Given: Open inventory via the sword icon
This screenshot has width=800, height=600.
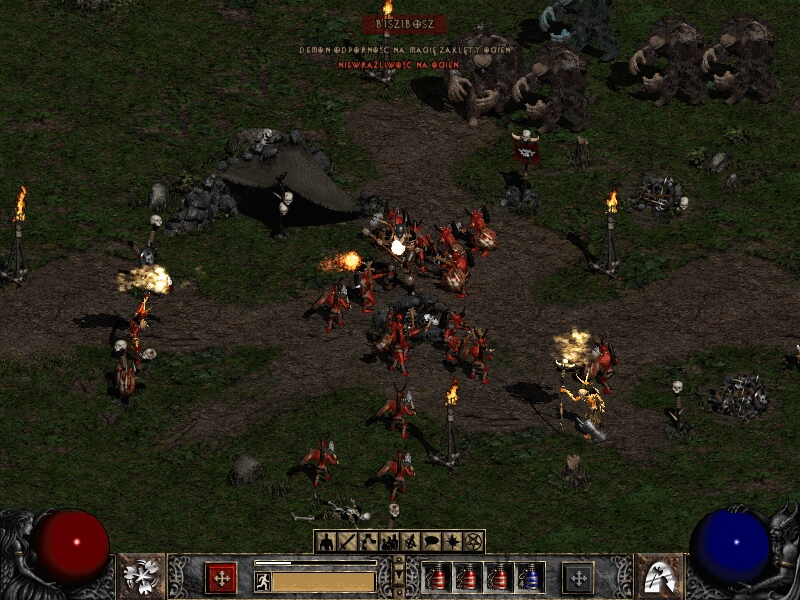Looking at the screenshot, I should [x=346, y=542].
